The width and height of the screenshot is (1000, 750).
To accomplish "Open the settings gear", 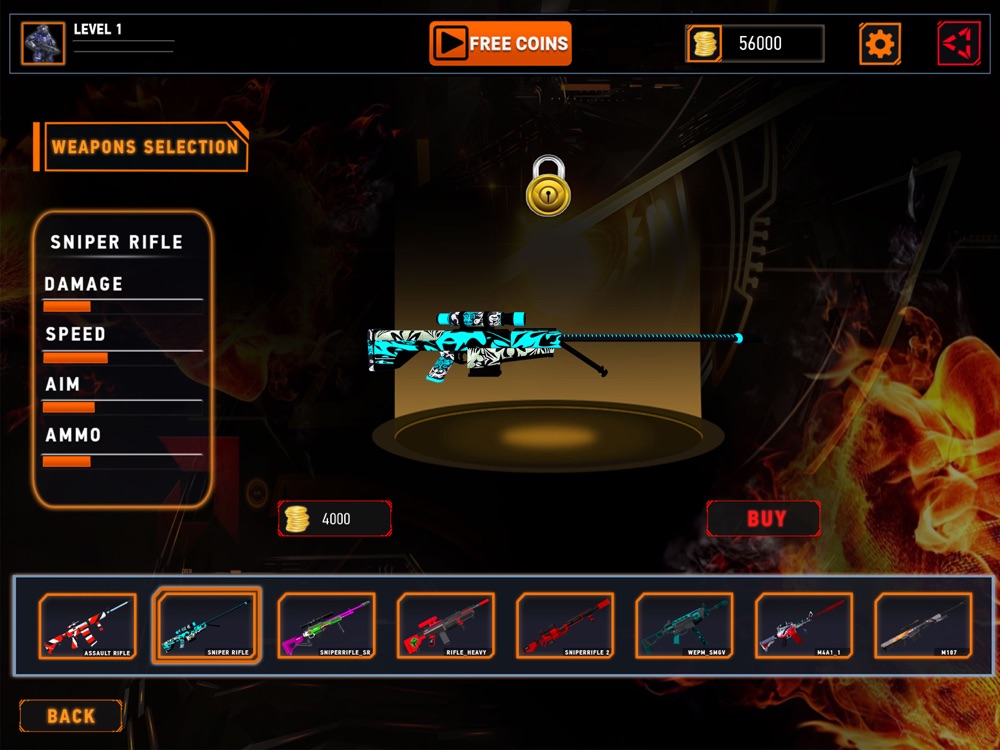I will [x=879, y=43].
